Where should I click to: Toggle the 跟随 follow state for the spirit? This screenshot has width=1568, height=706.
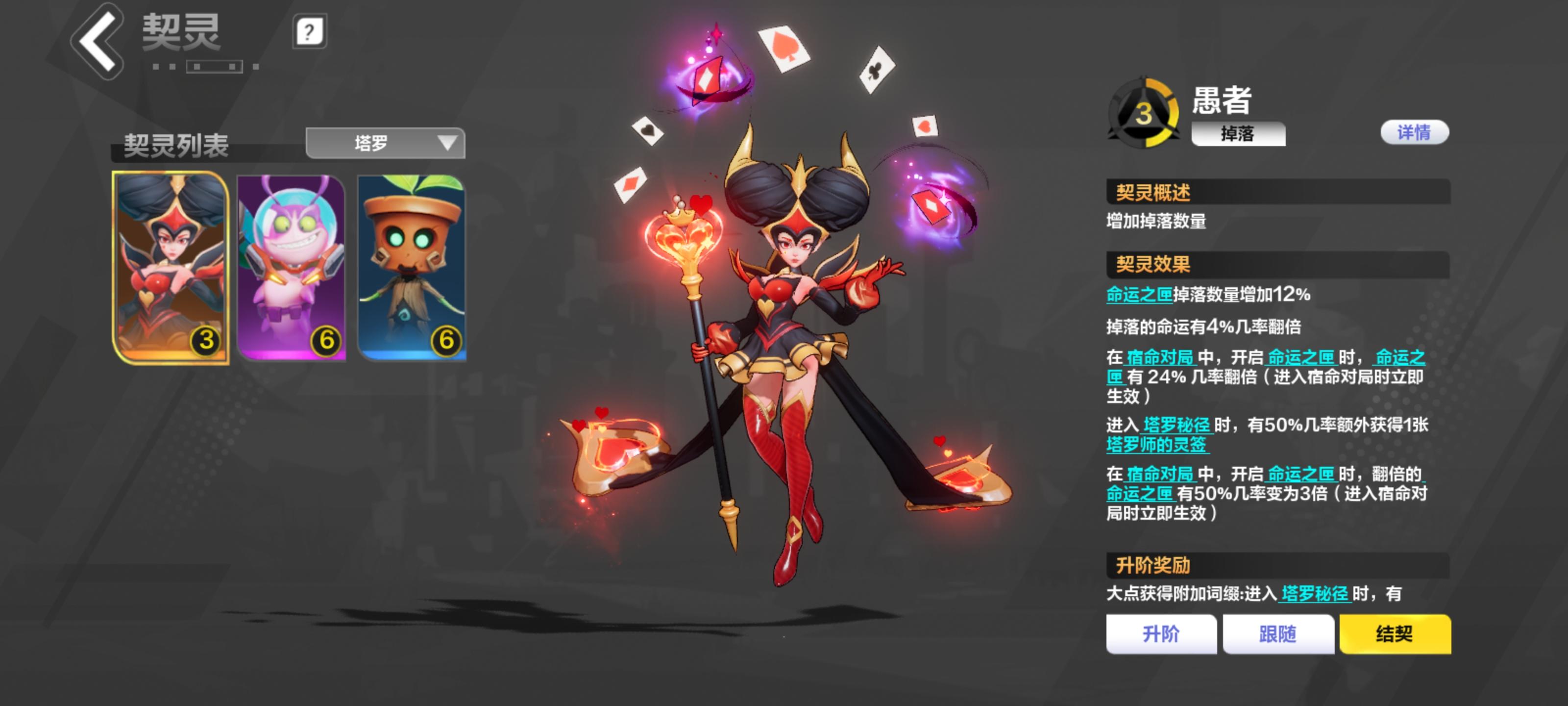click(x=1278, y=634)
